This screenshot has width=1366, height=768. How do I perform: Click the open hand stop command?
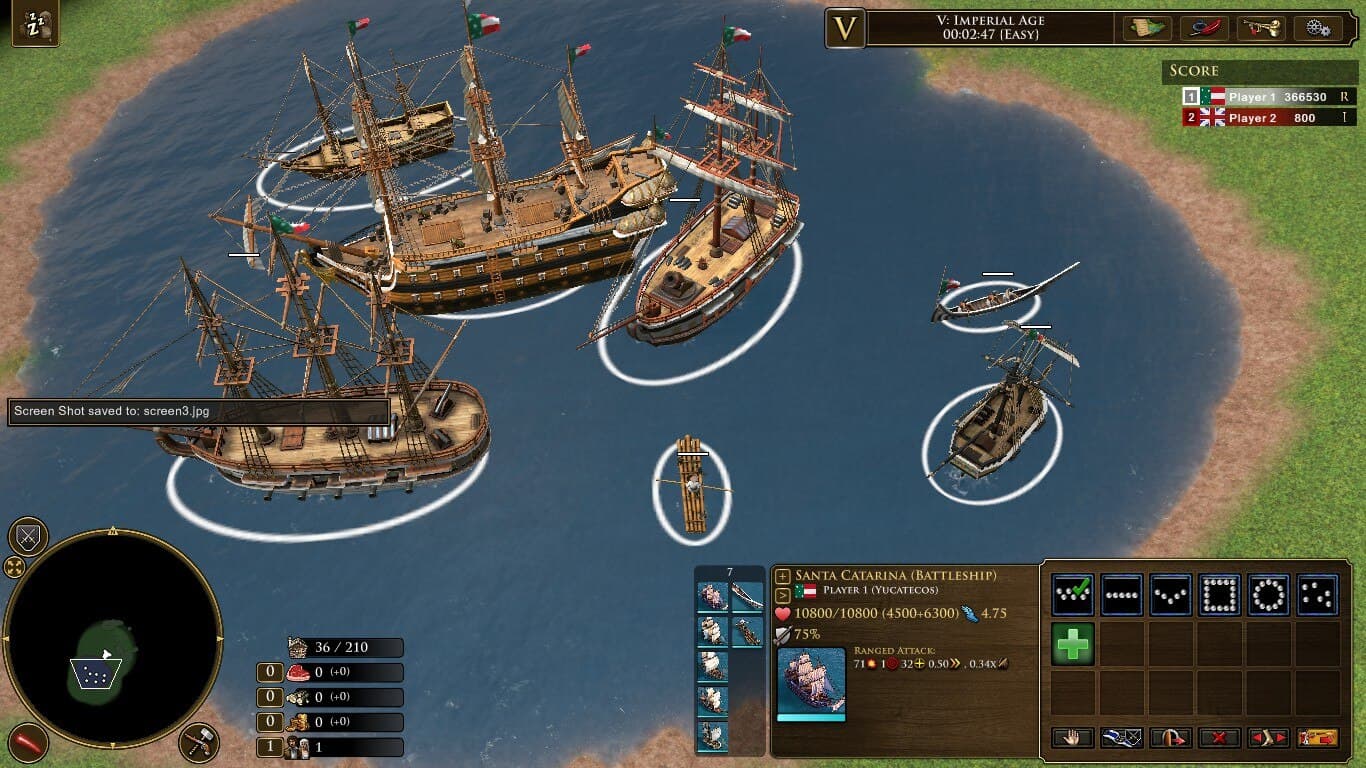[x=1072, y=738]
